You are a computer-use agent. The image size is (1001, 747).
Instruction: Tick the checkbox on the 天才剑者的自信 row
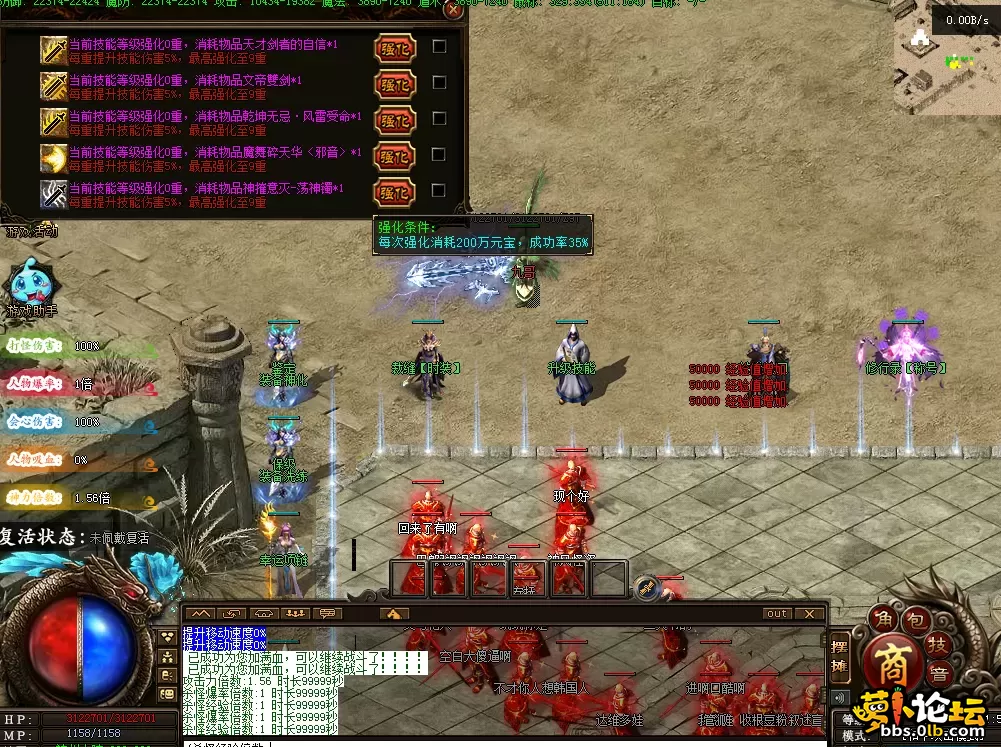[438, 46]
